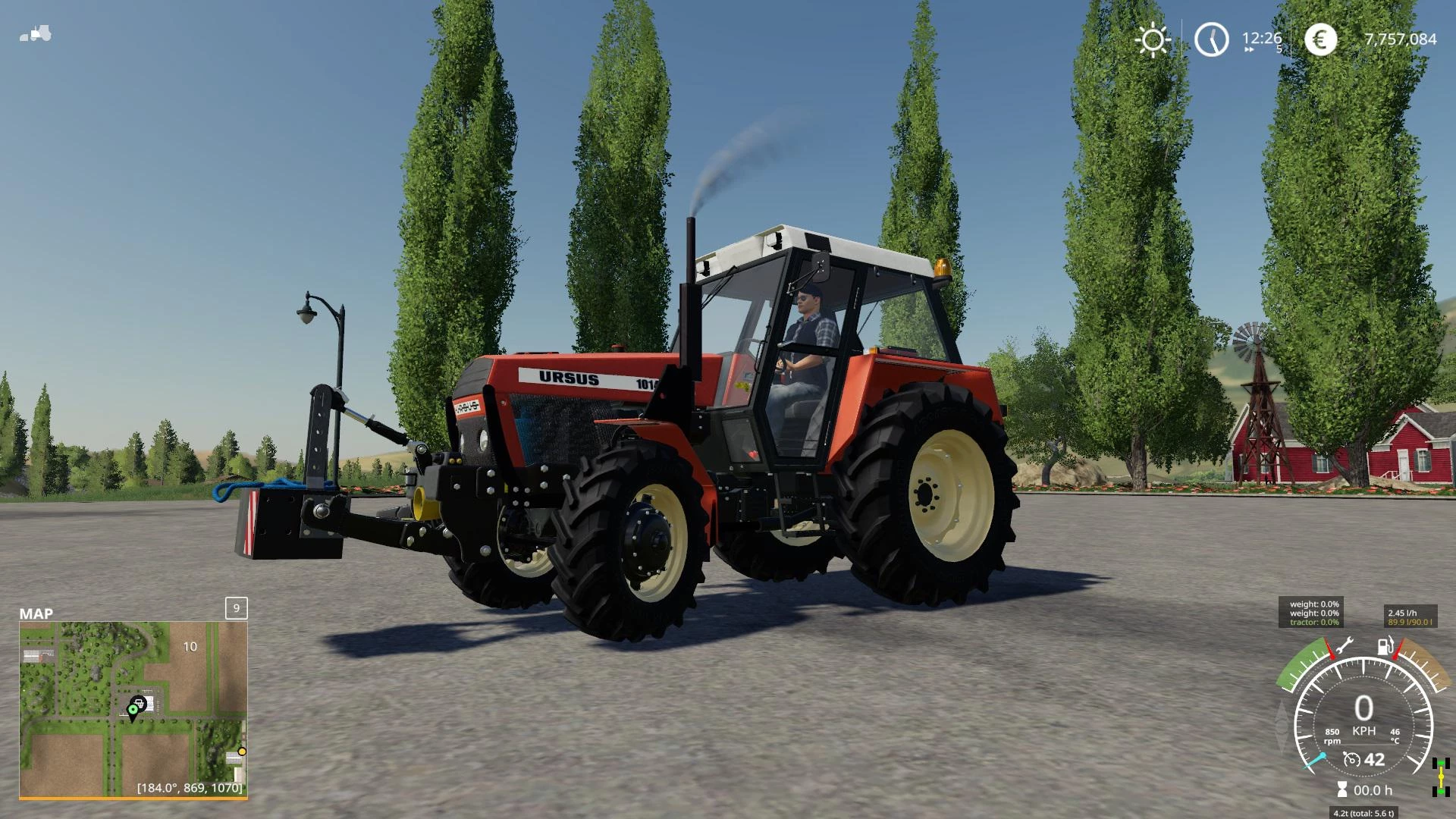The height and width of the screenshot is (819, 1456).
Task: Select the wrench repair icon on the gauge
Action: 1345,645
